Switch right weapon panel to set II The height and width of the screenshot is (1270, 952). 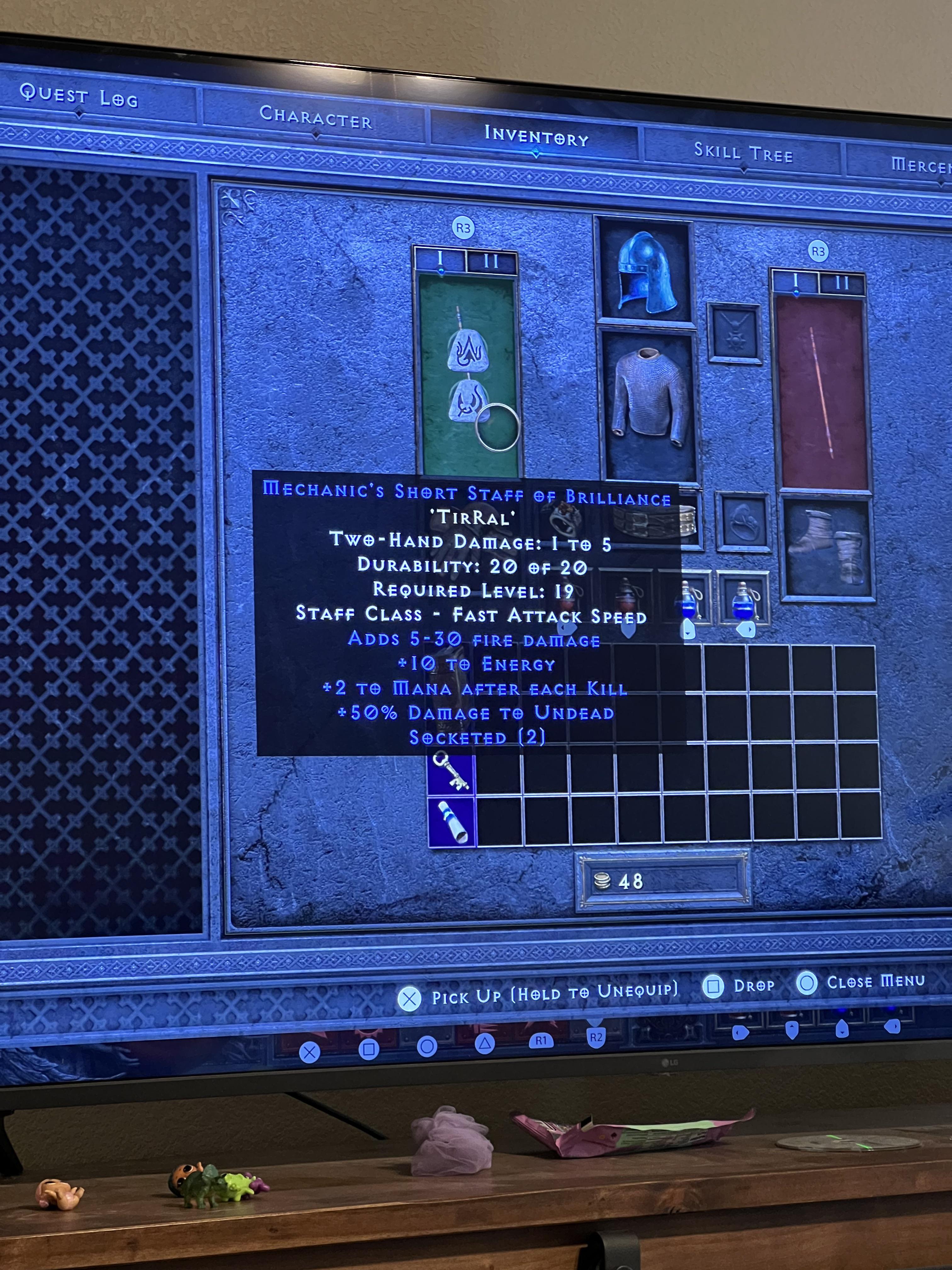pos(843,282)
